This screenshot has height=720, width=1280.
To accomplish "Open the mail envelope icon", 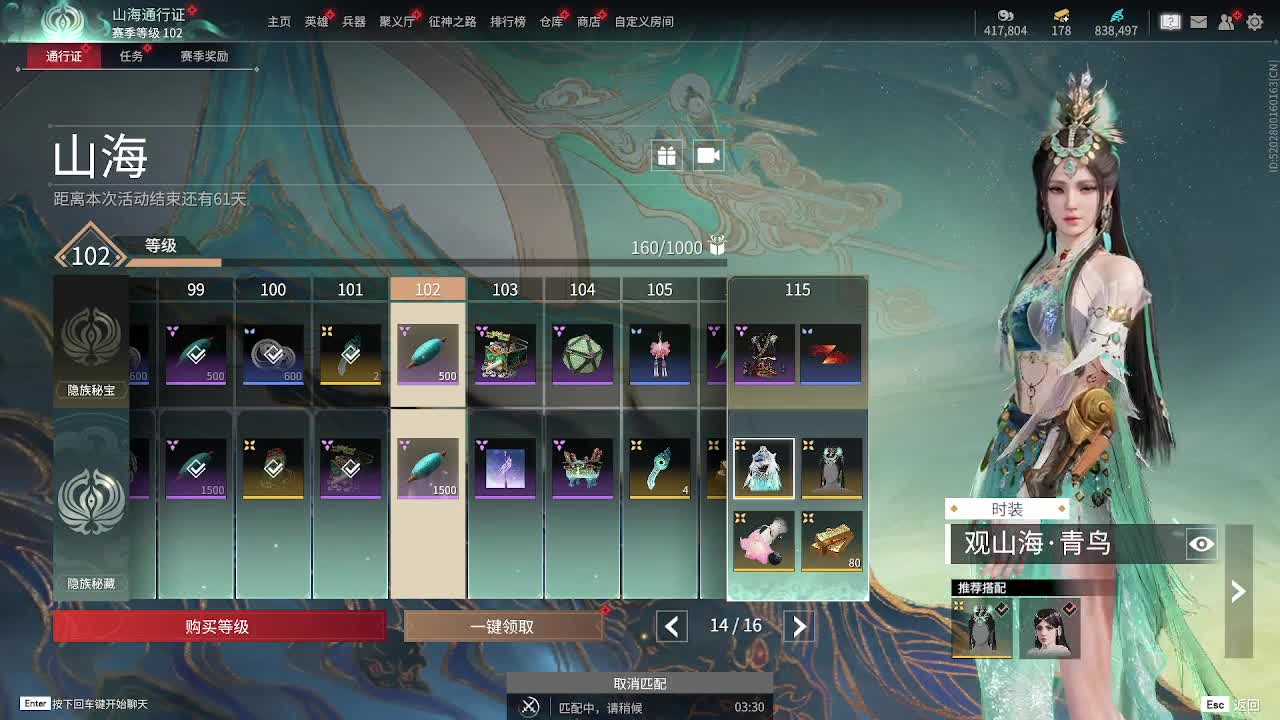I will pyautogui.click(x=1198, y=21).
